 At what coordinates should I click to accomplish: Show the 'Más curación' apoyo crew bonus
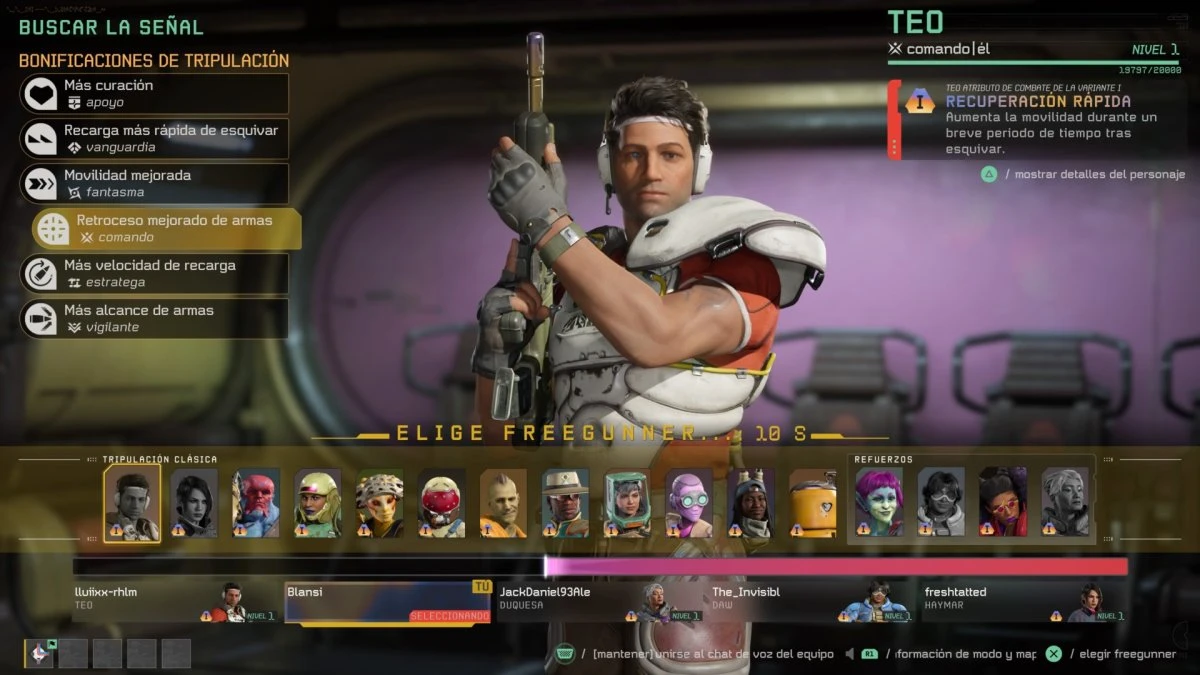click(x=154, y=94)
